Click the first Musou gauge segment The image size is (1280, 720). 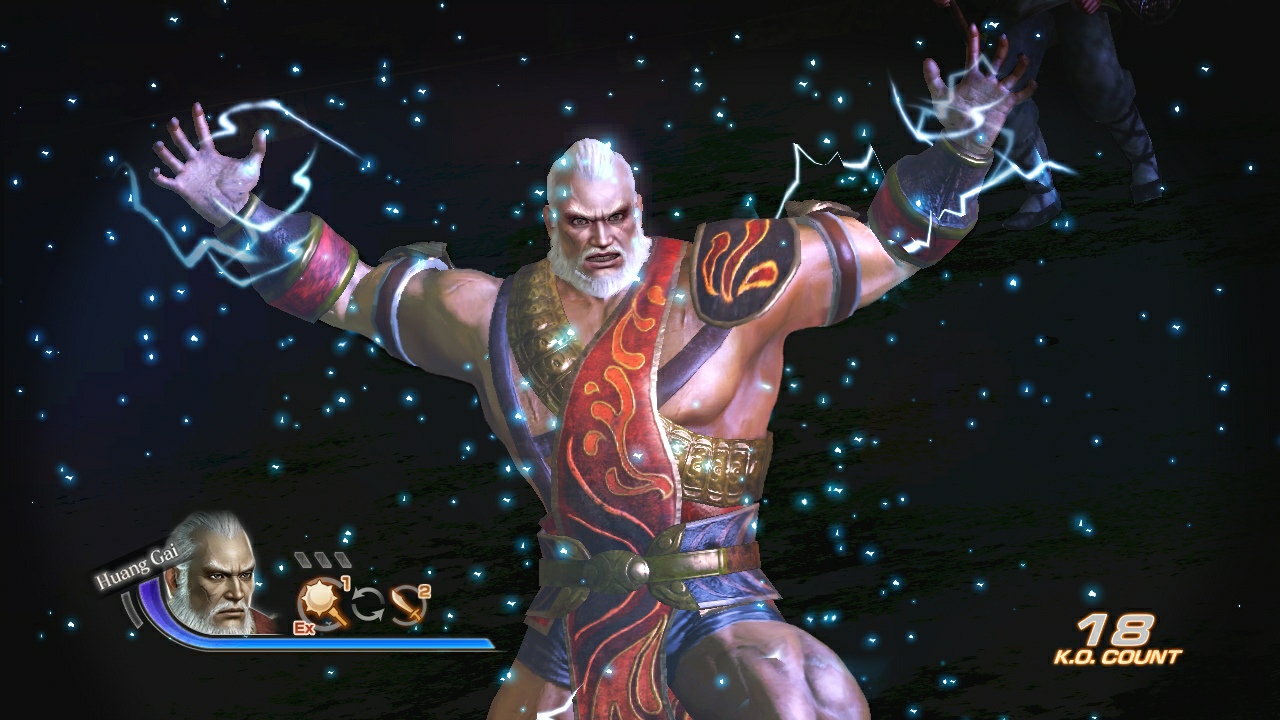coord(303,559)
